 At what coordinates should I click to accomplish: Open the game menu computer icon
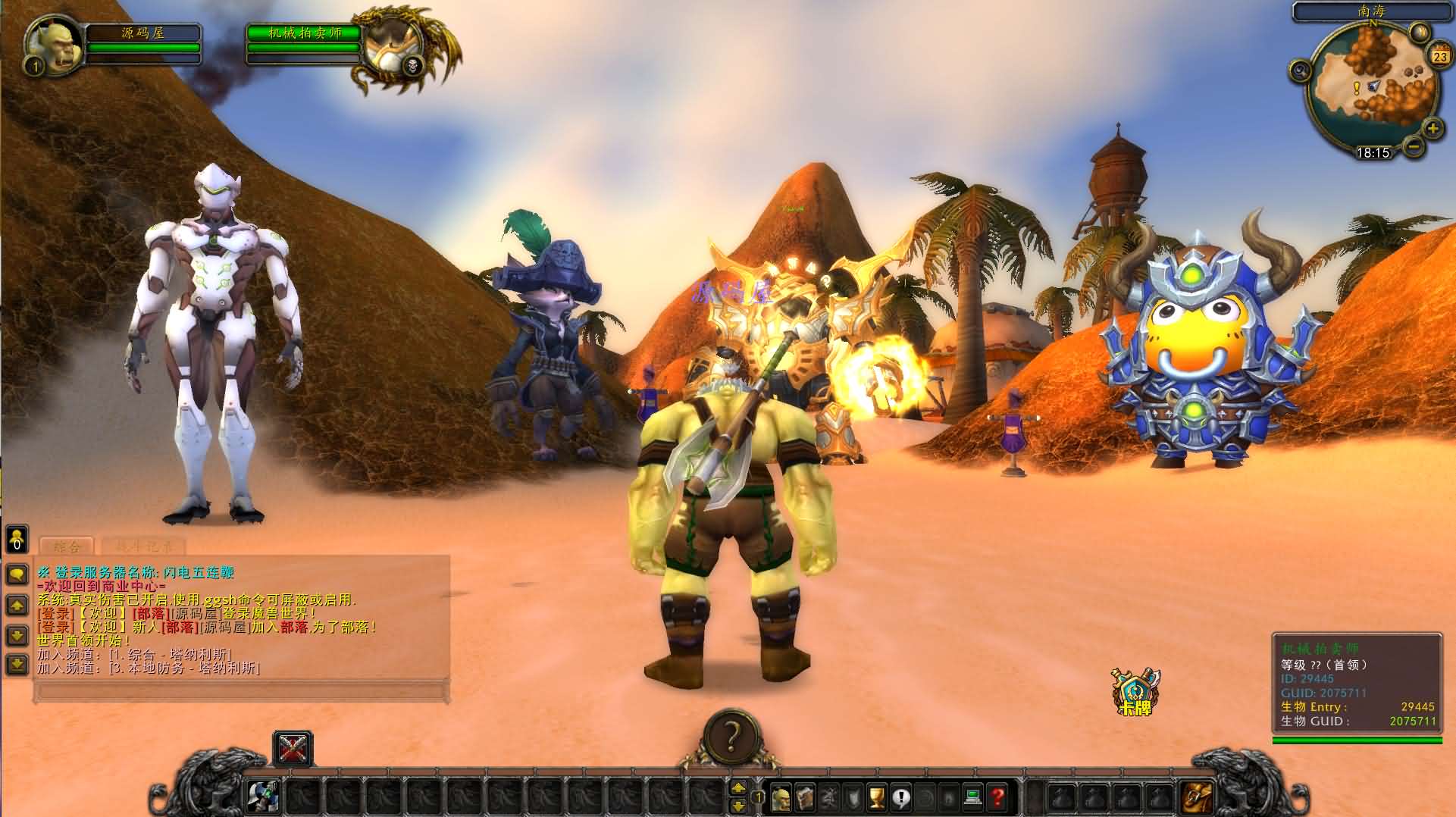[x=973, y=797]
